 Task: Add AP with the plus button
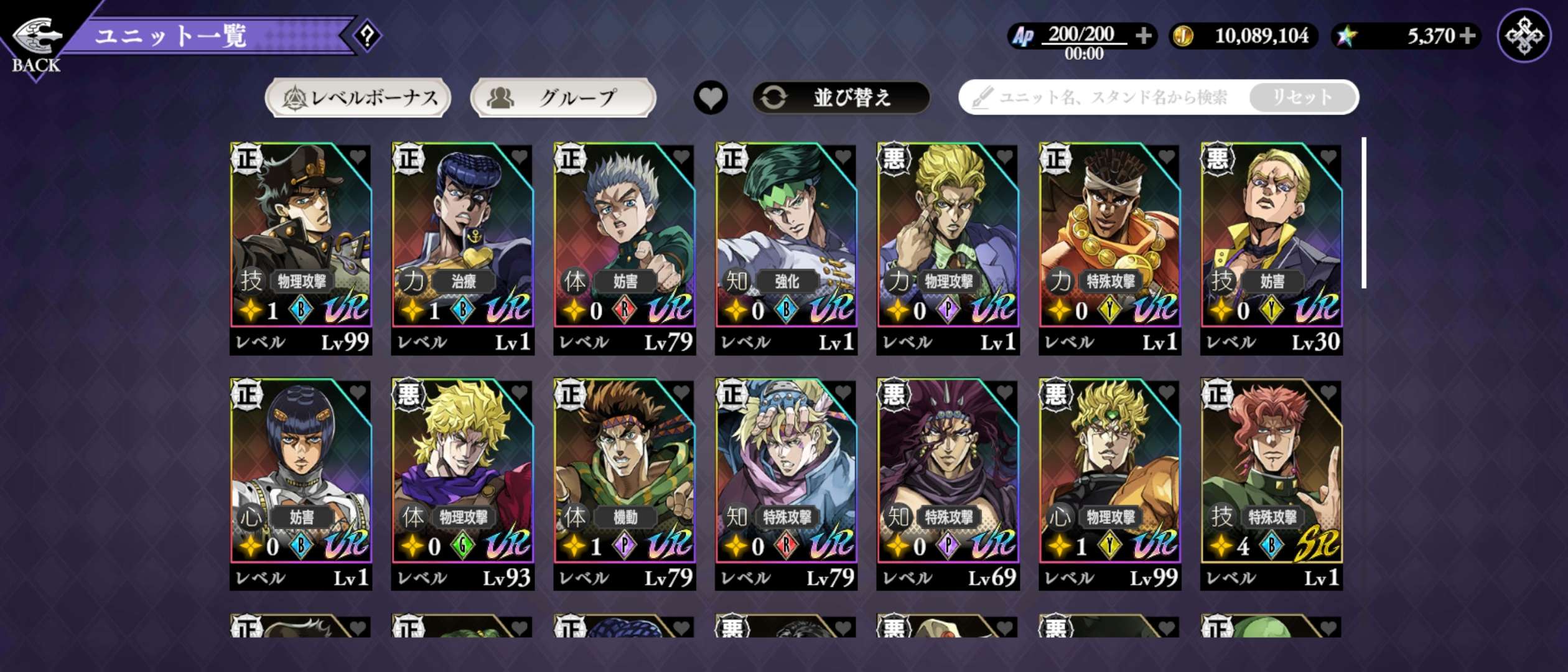tap(1143, 36)
